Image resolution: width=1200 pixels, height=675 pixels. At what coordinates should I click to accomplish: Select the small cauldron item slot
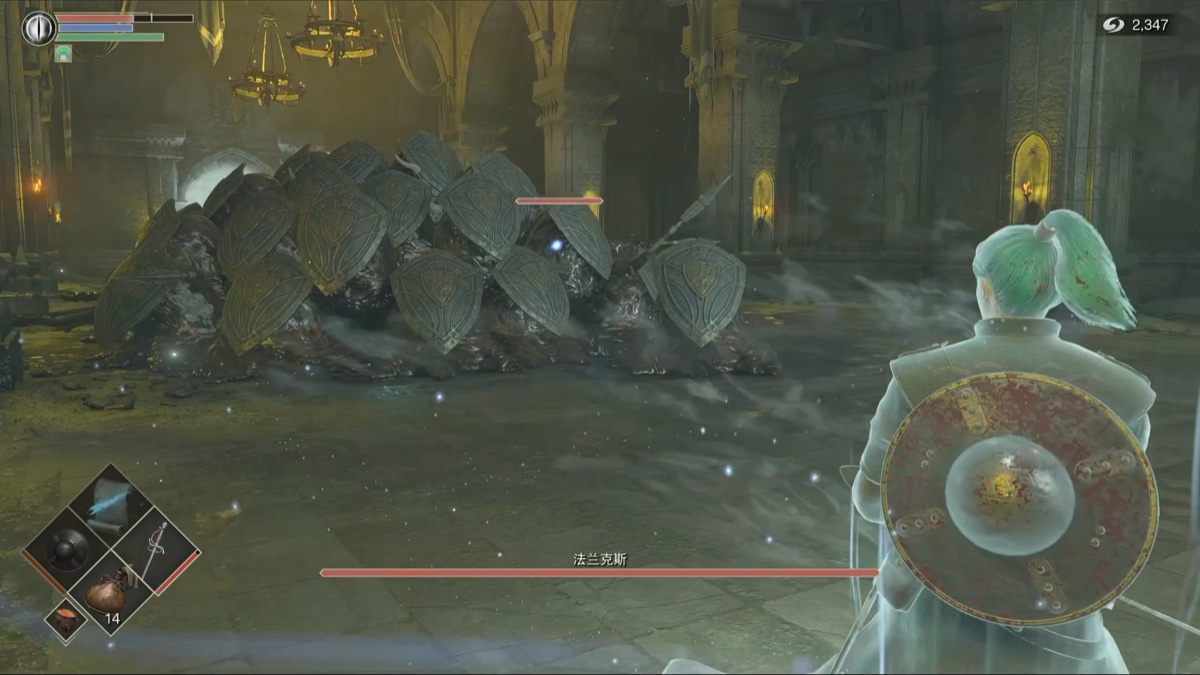tap(66, 618)
